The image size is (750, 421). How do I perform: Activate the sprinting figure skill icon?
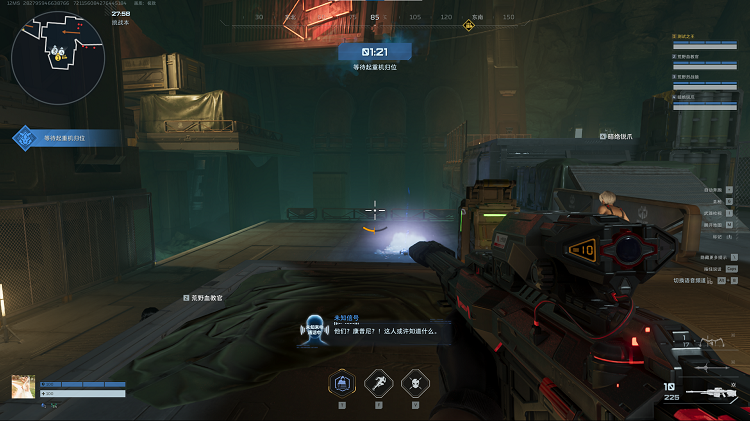pos(378,382)
